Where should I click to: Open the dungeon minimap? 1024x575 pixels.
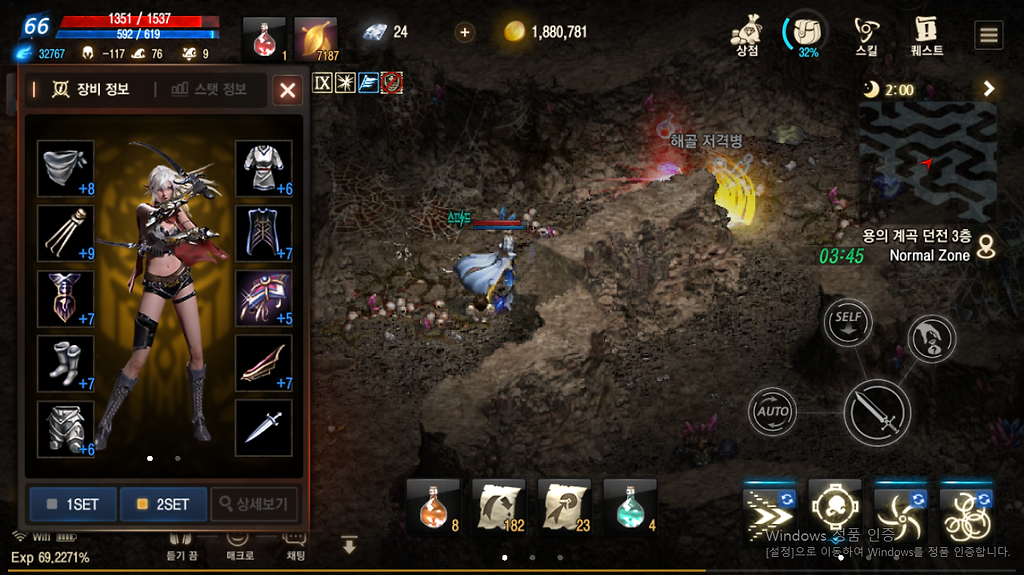pyautogui.click(x=928, y=160)
